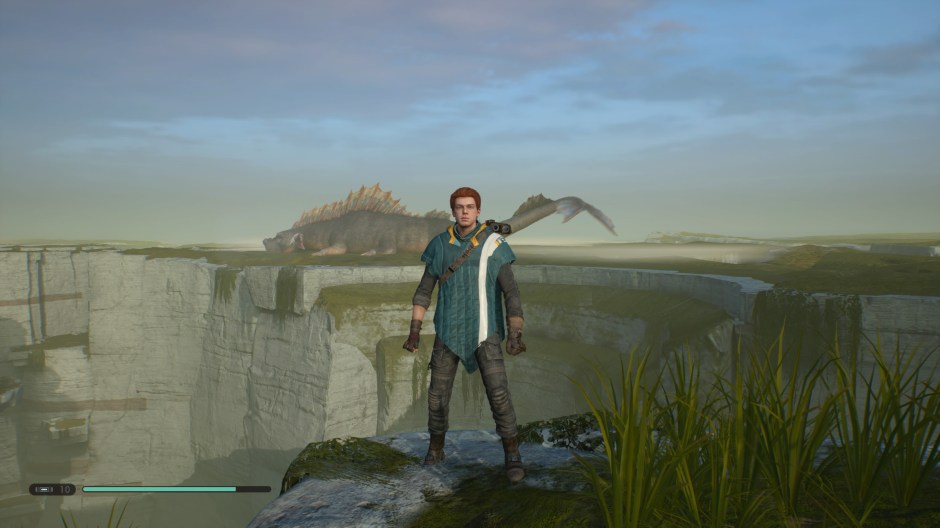Select the stim canister icon
Image resolution: width=940 pixels, height=528 pixels.
coord(43,489)
